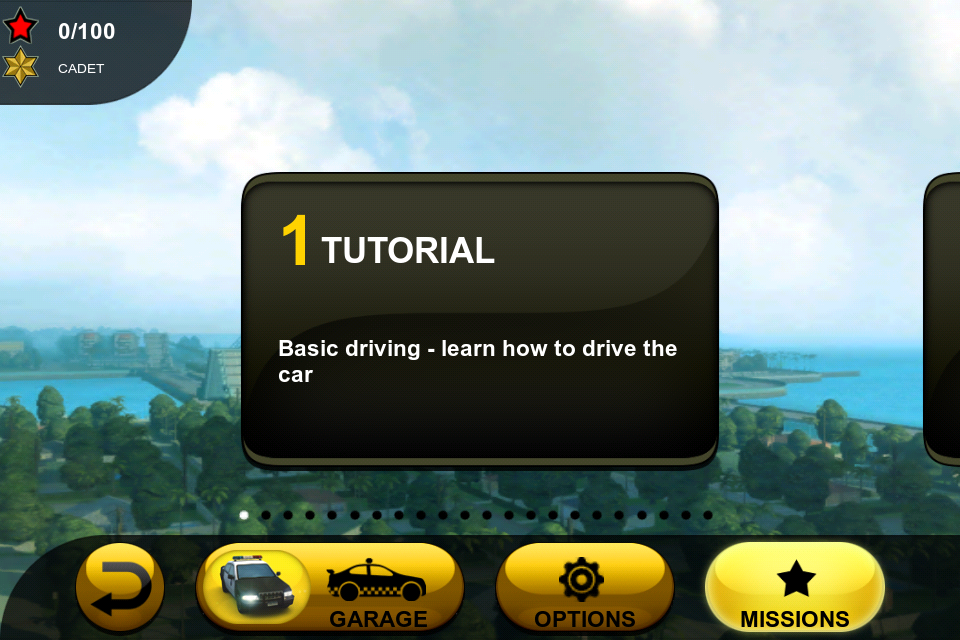Go back with the yellow arrow button

coord(120,588)
